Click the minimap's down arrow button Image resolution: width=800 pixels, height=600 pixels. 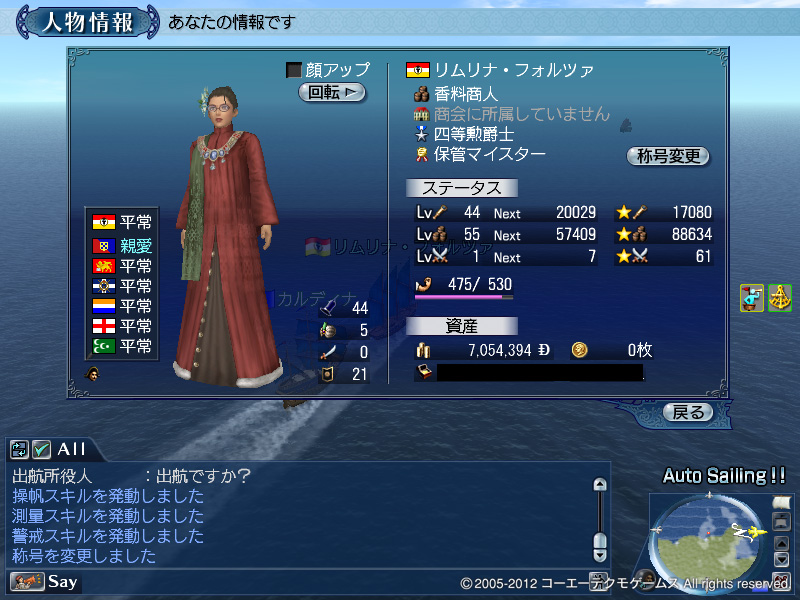click(782, 559)
